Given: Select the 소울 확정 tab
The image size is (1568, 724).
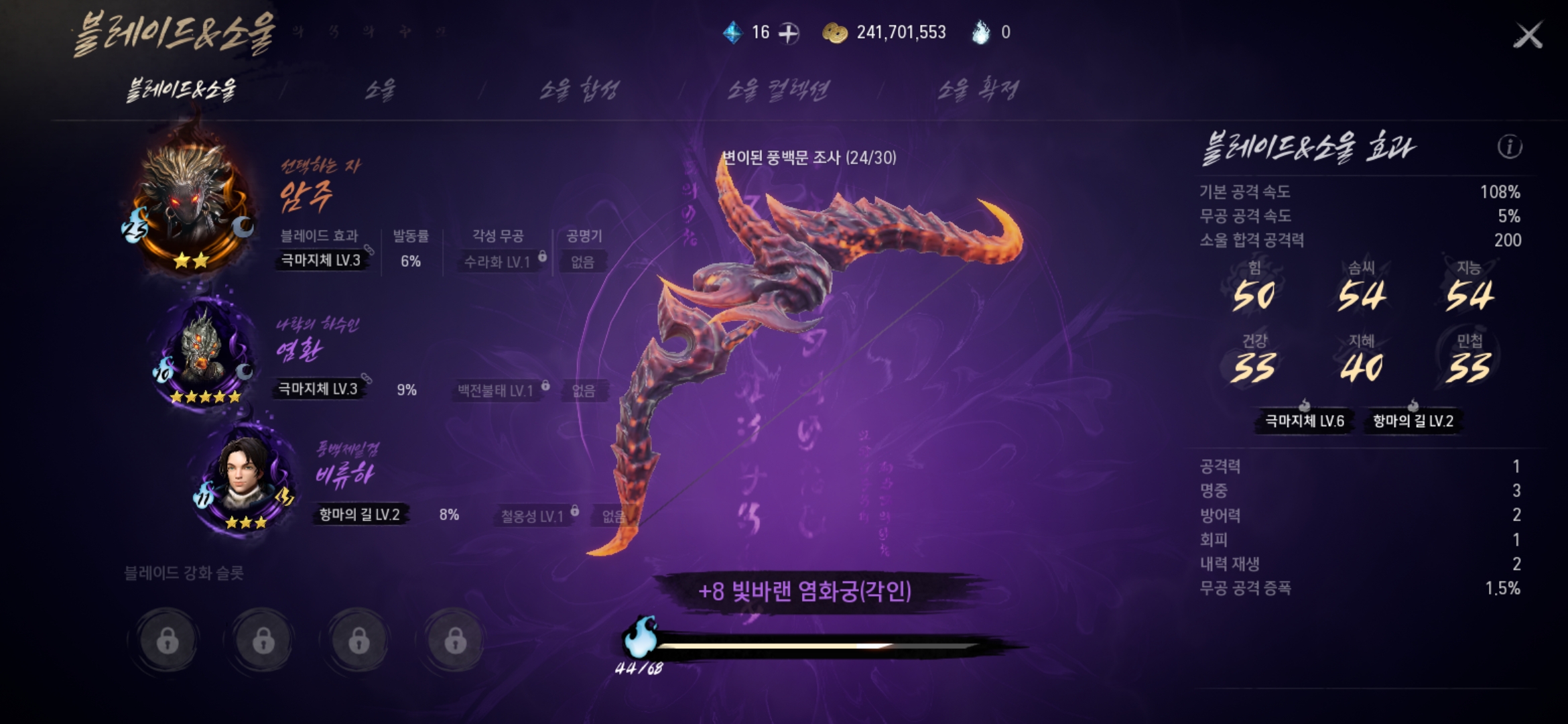Looking at the screenshot, I should point(978,90).
